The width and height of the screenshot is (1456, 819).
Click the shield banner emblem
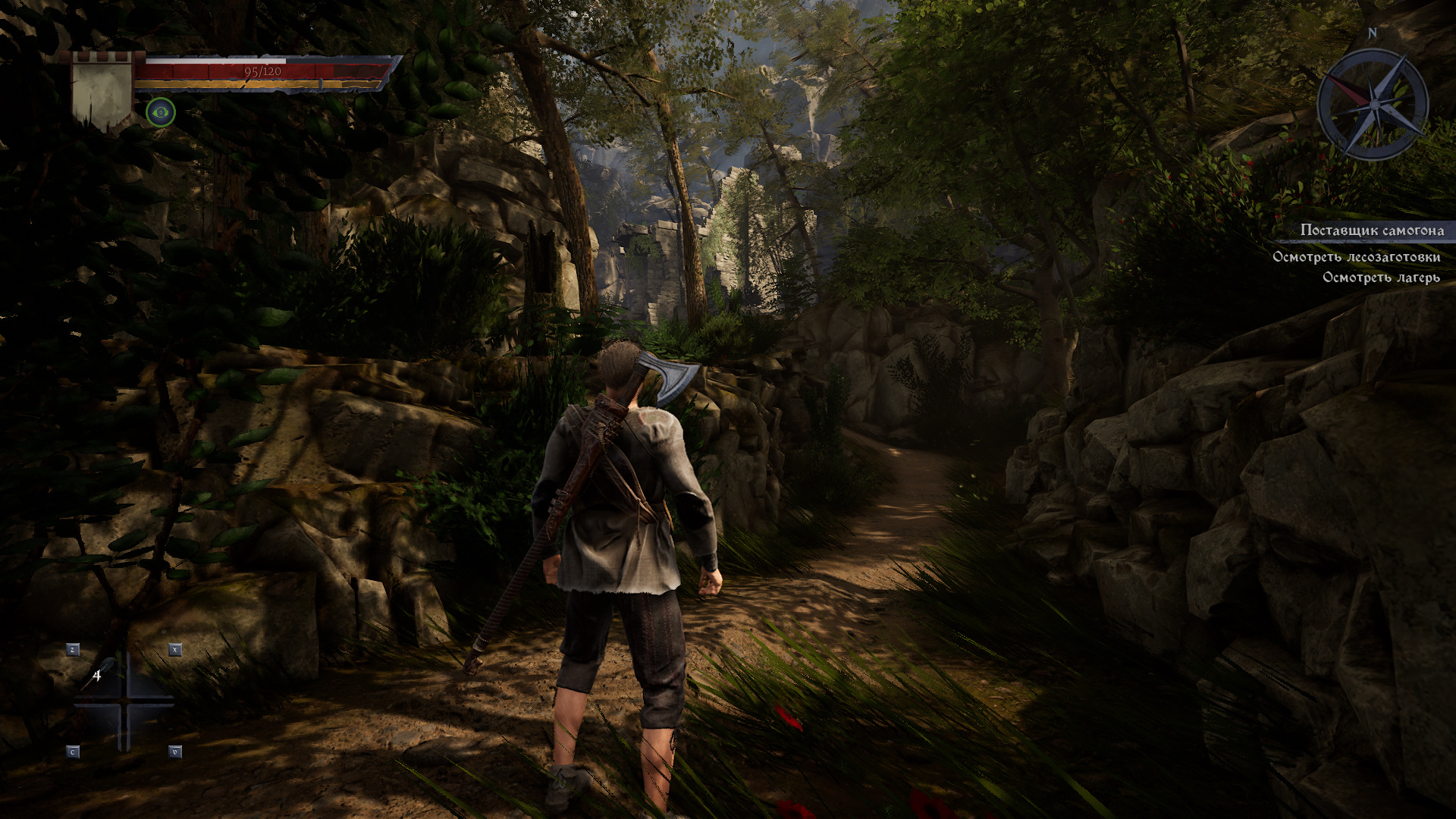pos(102,91)
